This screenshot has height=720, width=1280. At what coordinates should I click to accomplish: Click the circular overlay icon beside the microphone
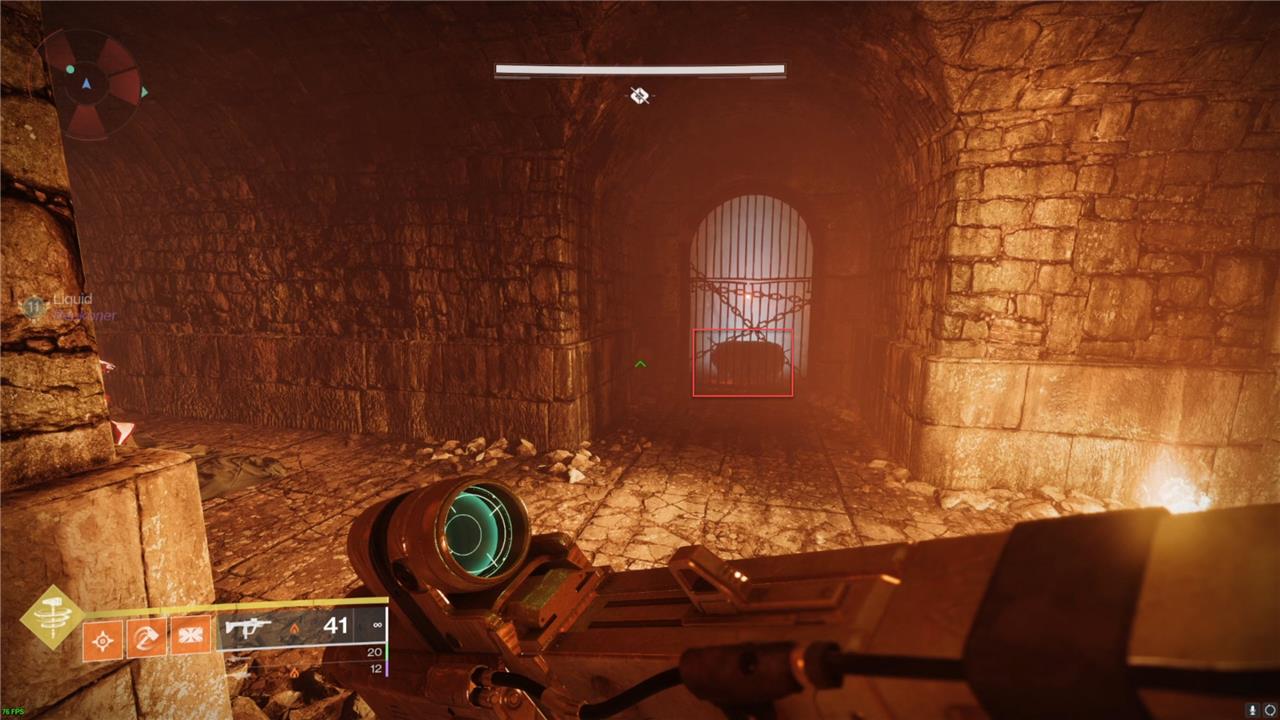[1269, 709]
